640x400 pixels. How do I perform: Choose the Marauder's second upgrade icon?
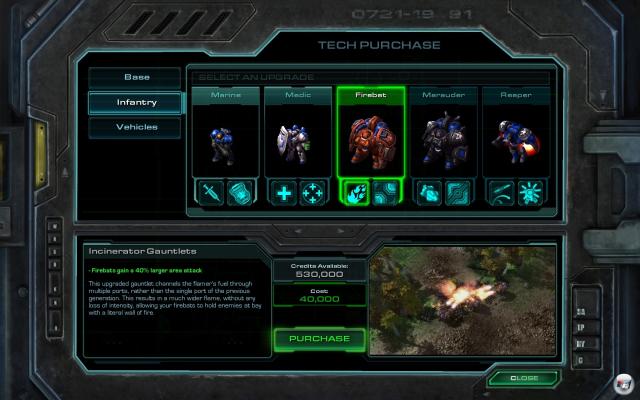pos(458,193)
